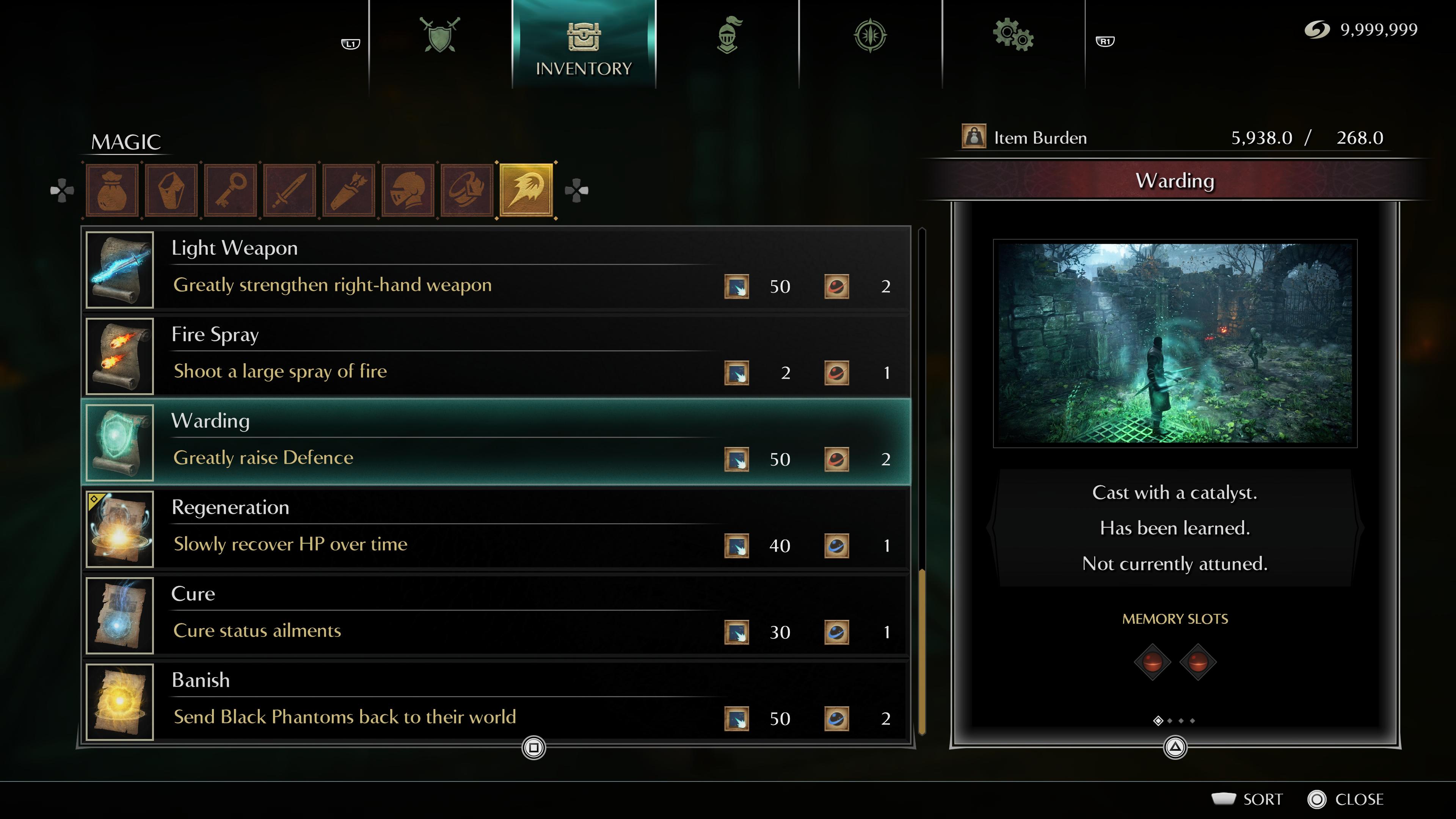Choose the ore stone materials category

click(171, 190)
